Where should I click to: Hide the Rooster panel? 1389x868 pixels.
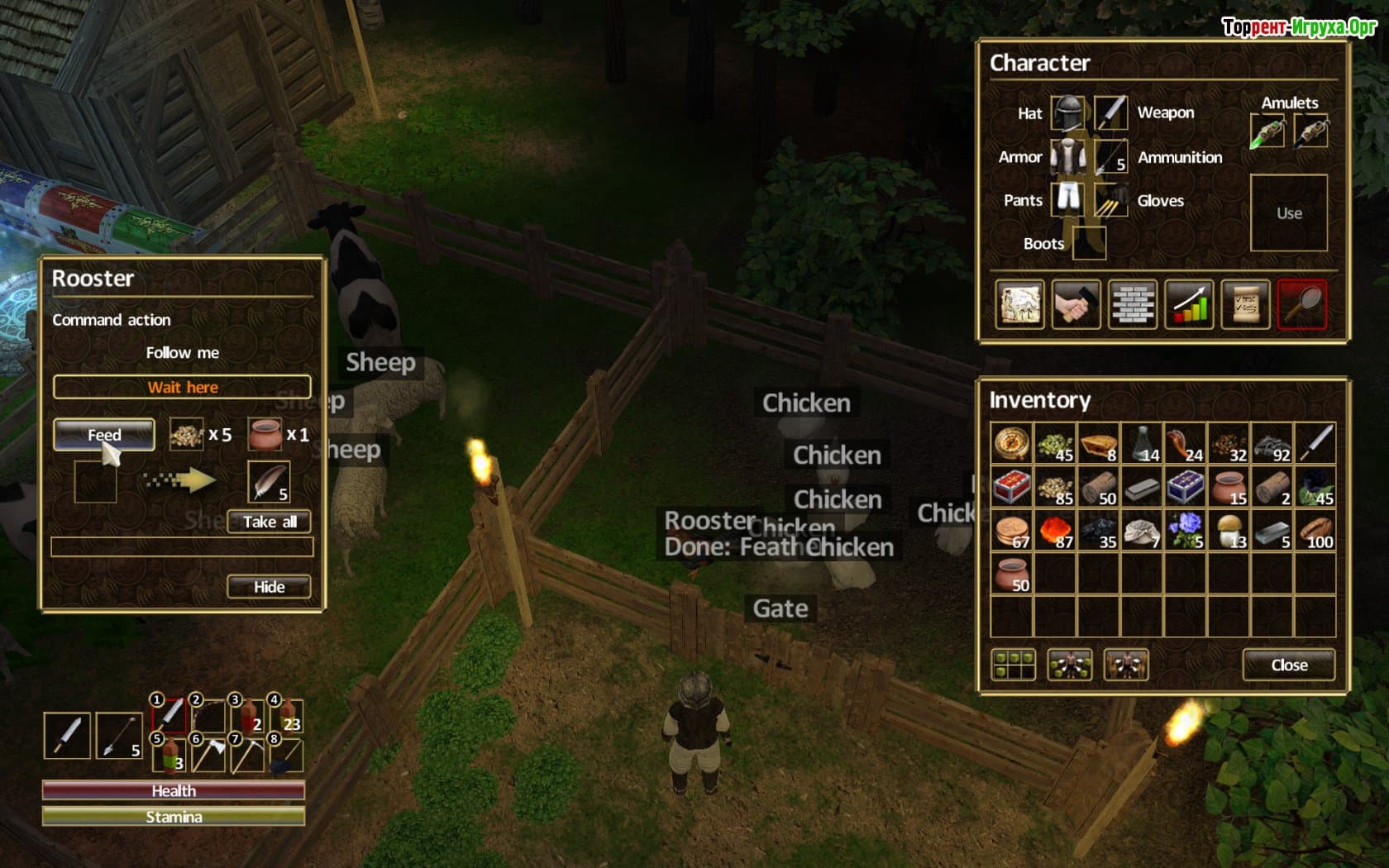[270, 587]
